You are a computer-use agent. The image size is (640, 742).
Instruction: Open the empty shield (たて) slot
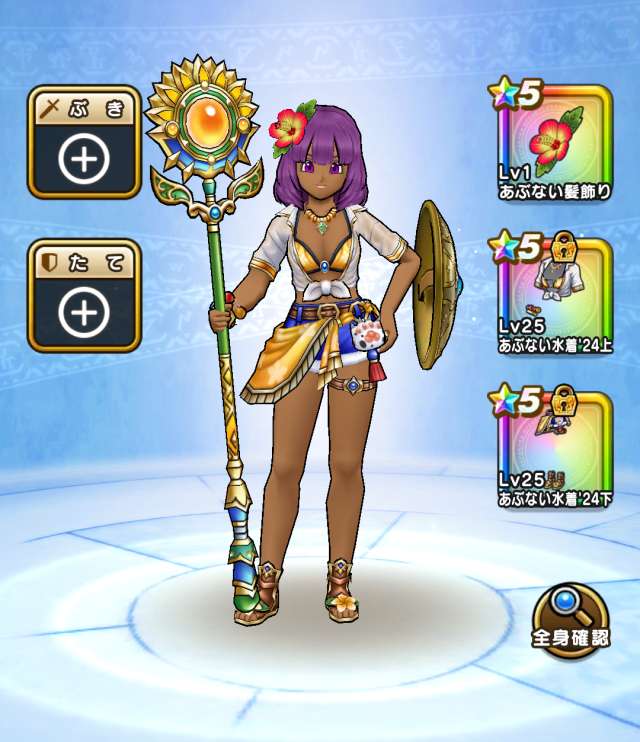point(84,296)
